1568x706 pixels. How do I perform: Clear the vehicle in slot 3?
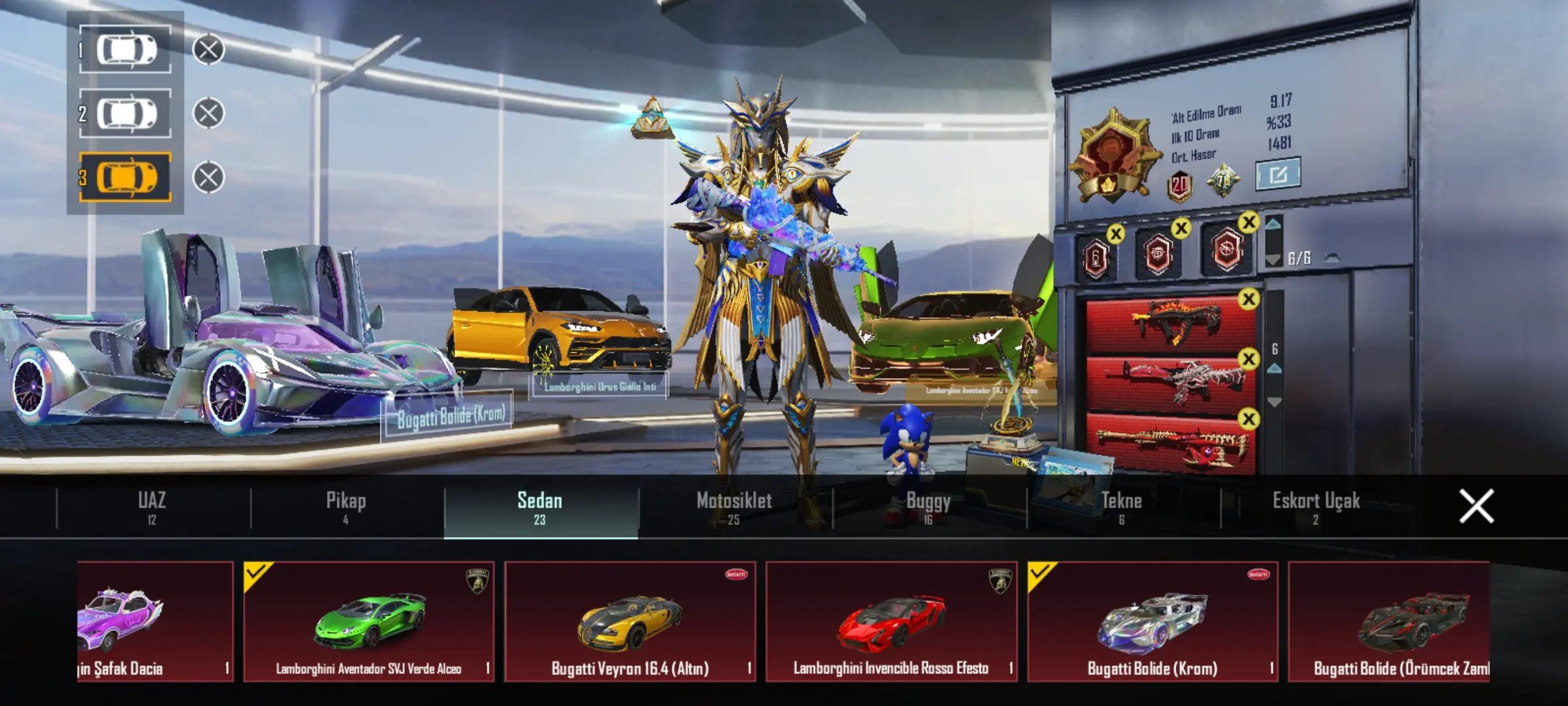point(208,177)
